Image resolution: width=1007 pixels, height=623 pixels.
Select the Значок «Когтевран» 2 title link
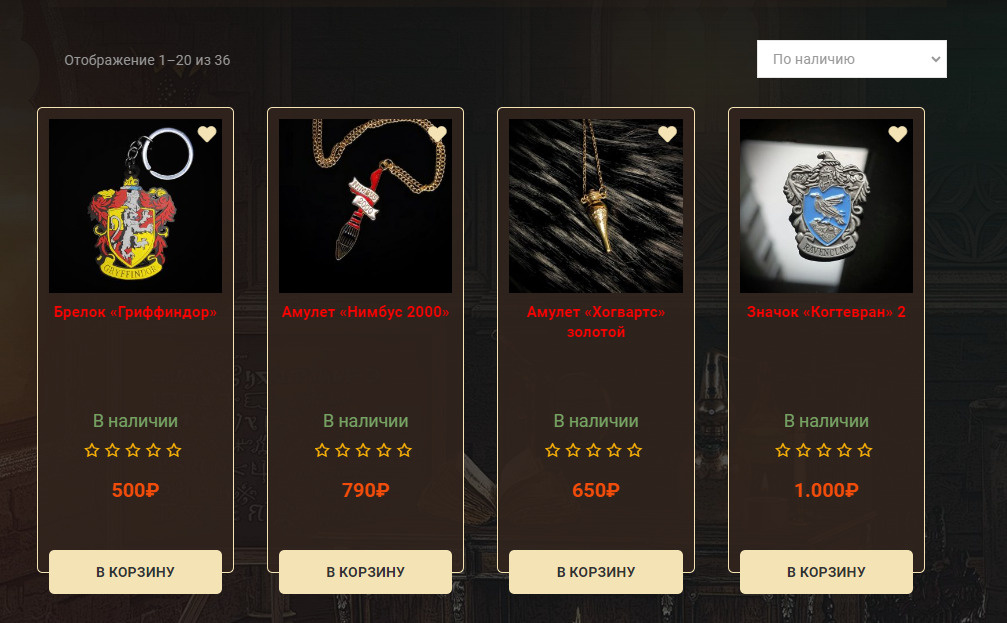coord(826,312)
